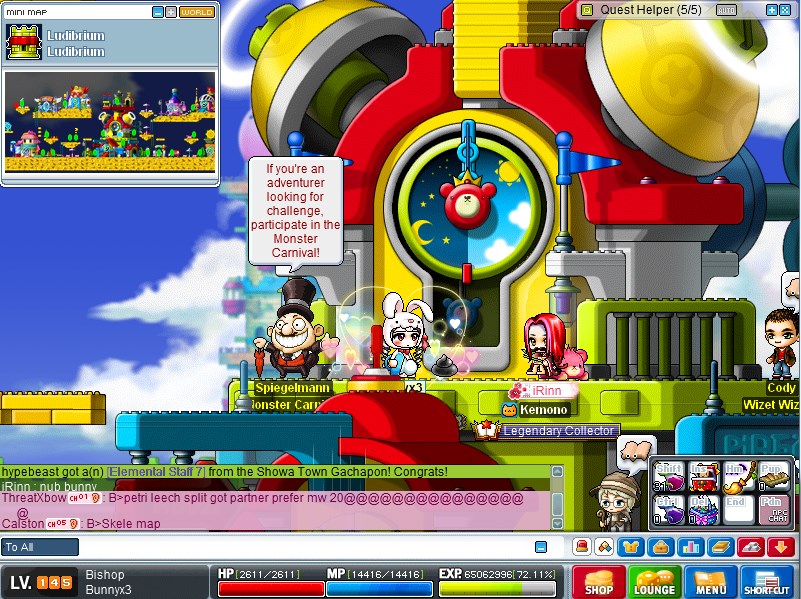Open the equipment shirt icon button
The height and width of the screenshot is (599, 801).
pos(632,546)
